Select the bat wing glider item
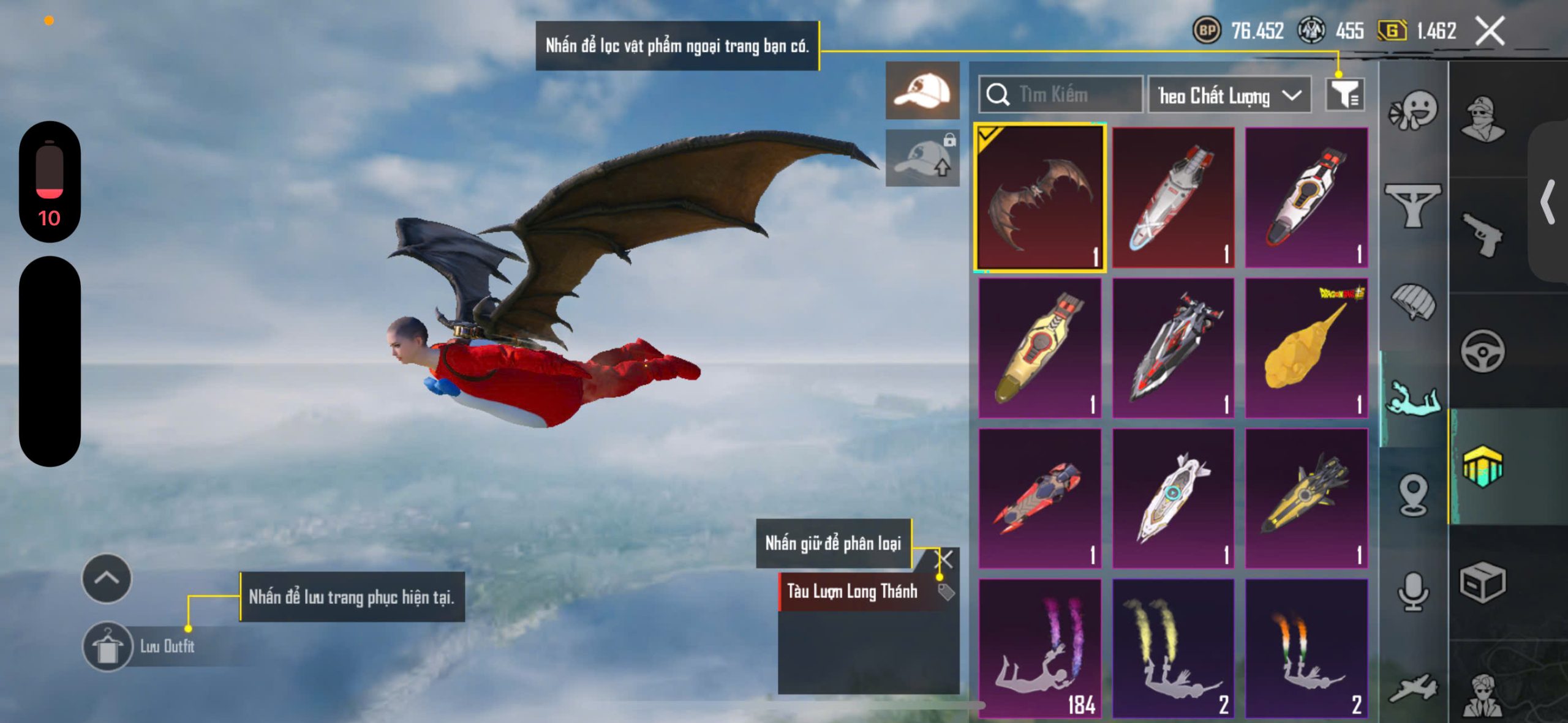Screen dimensions: 1568x723 [1039, 197]
